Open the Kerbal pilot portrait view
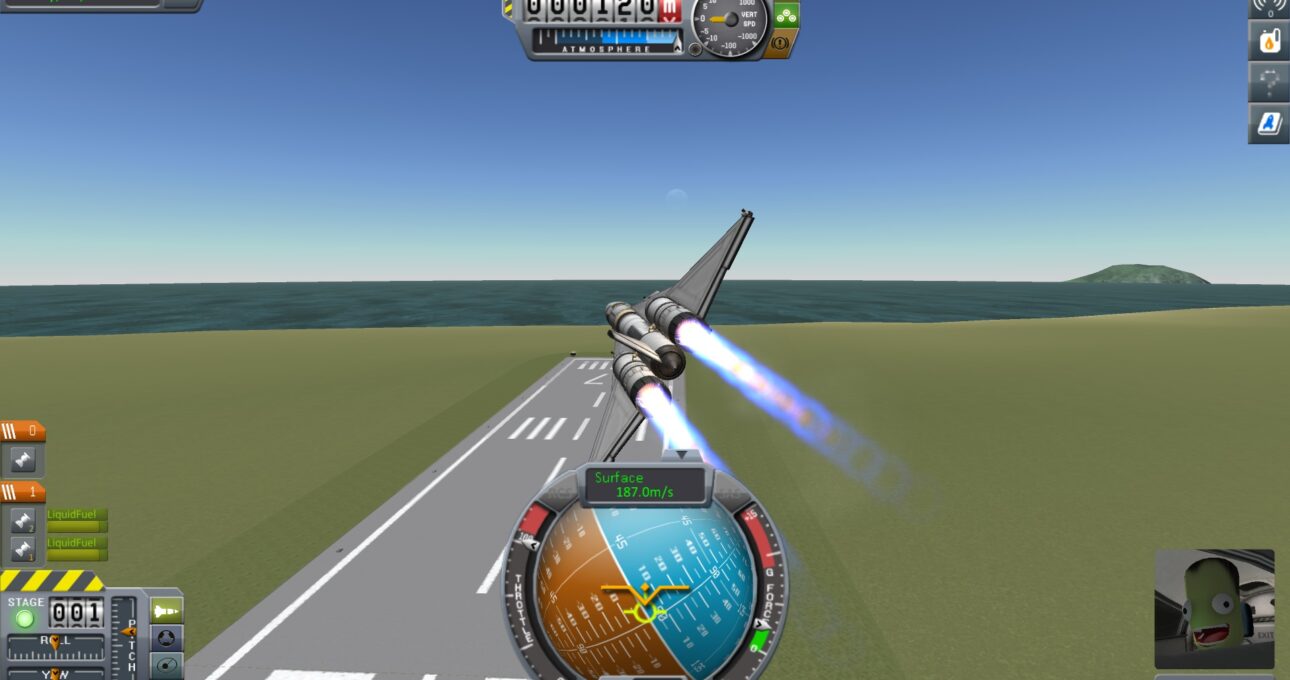Viewport: 1290px width, 680px height. [1214, 608]
